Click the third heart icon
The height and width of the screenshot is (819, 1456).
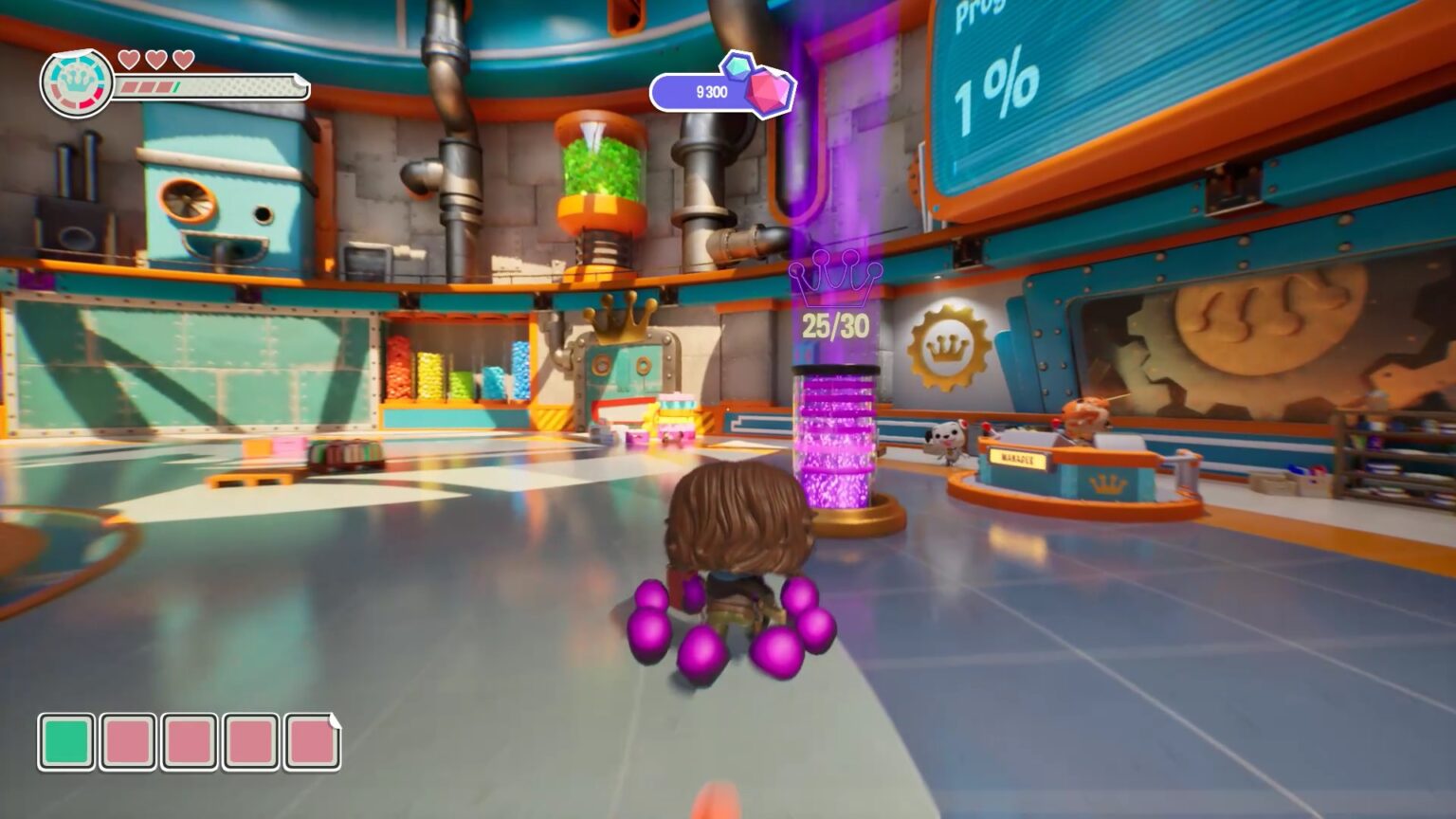[x=183, y=60]
